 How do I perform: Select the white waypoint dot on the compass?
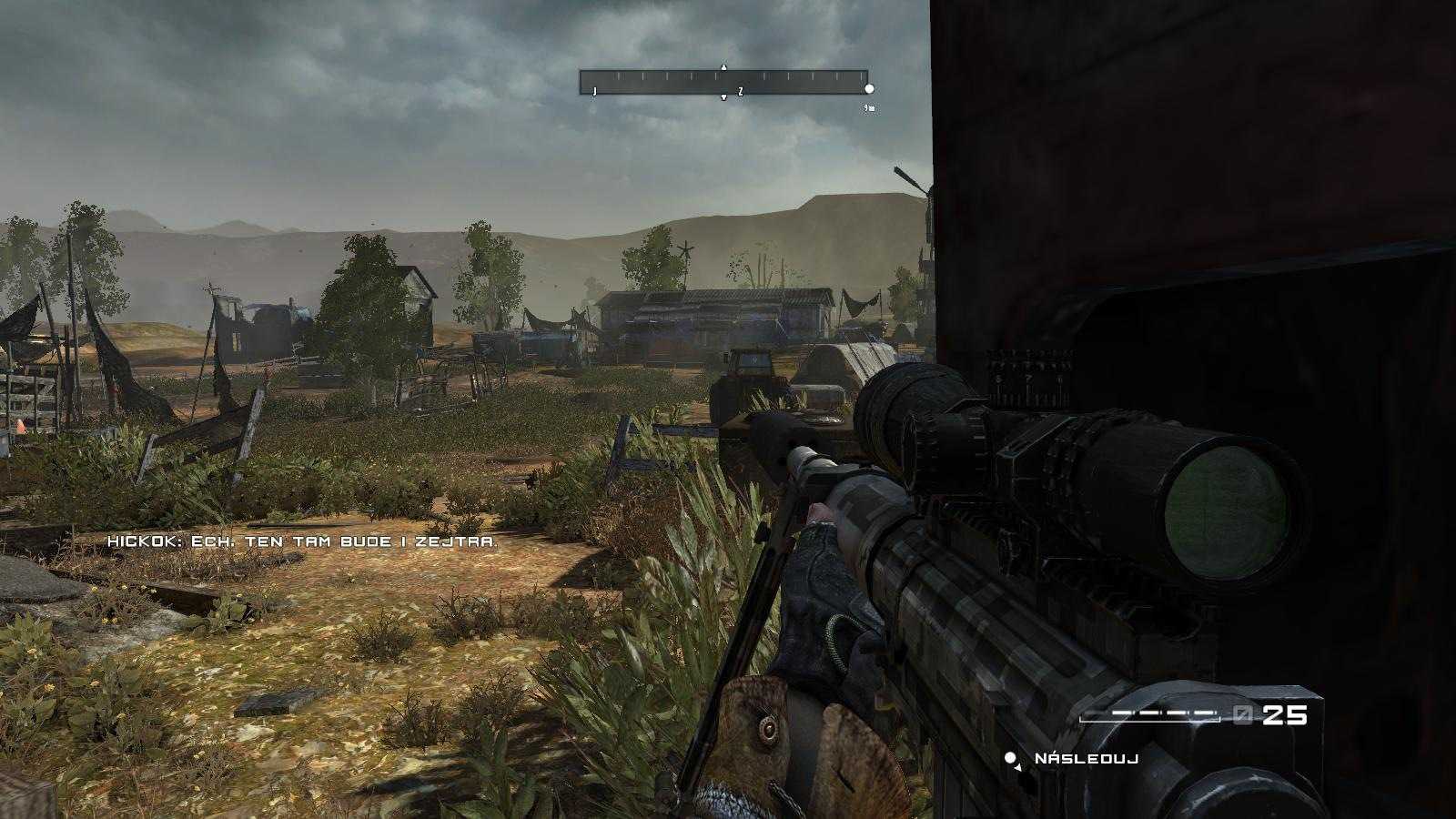[869, 89]
